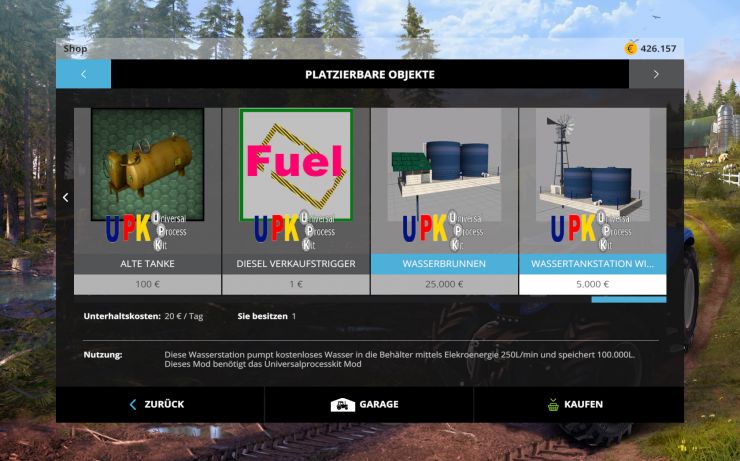This screenshot has height=461, width=740.
Task: Open the Garage
Action: (368, 404)
